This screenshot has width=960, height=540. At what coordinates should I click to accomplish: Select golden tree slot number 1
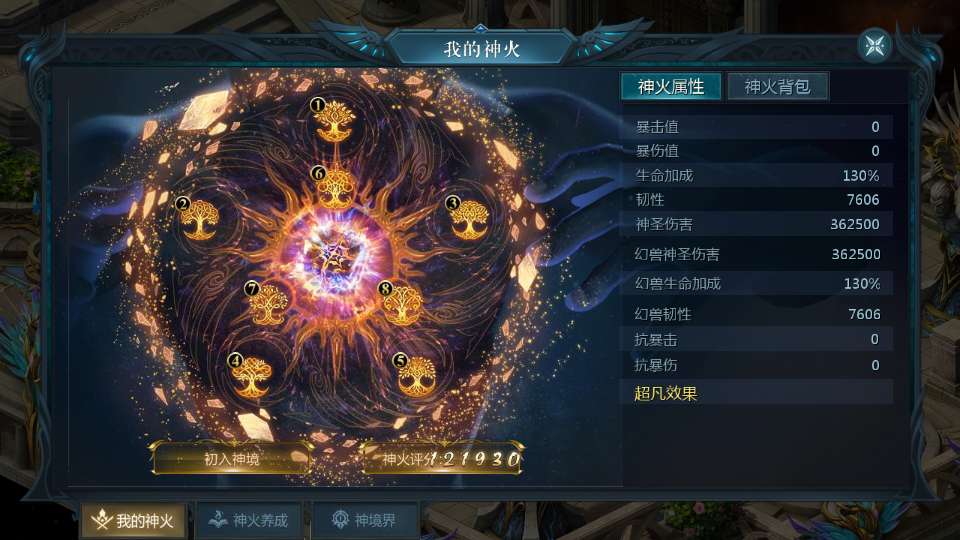[x=335, y=124]
